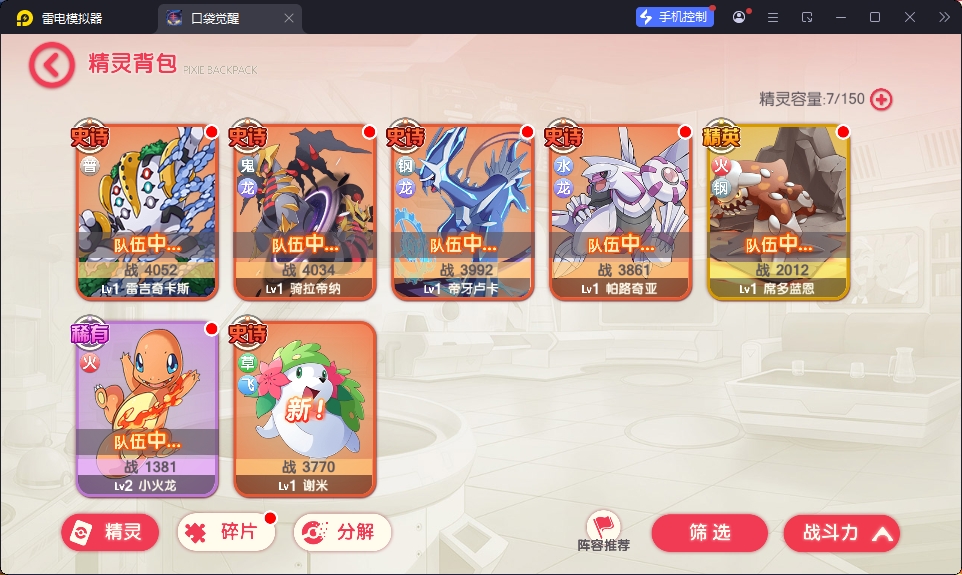The width and height of the screenshot is (962, 575).
Task: Select the 小火龙 pixie card
Action: tap(147, 410)
